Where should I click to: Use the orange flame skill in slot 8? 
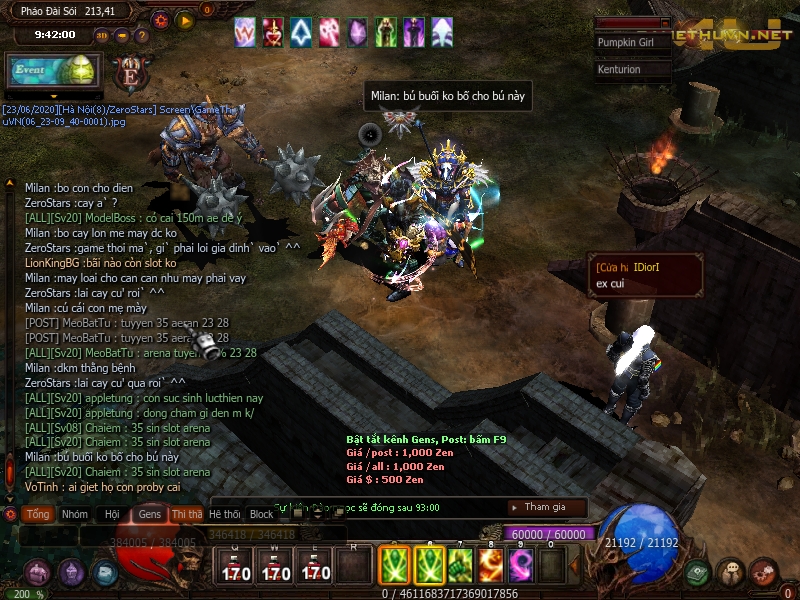point(491,567)
